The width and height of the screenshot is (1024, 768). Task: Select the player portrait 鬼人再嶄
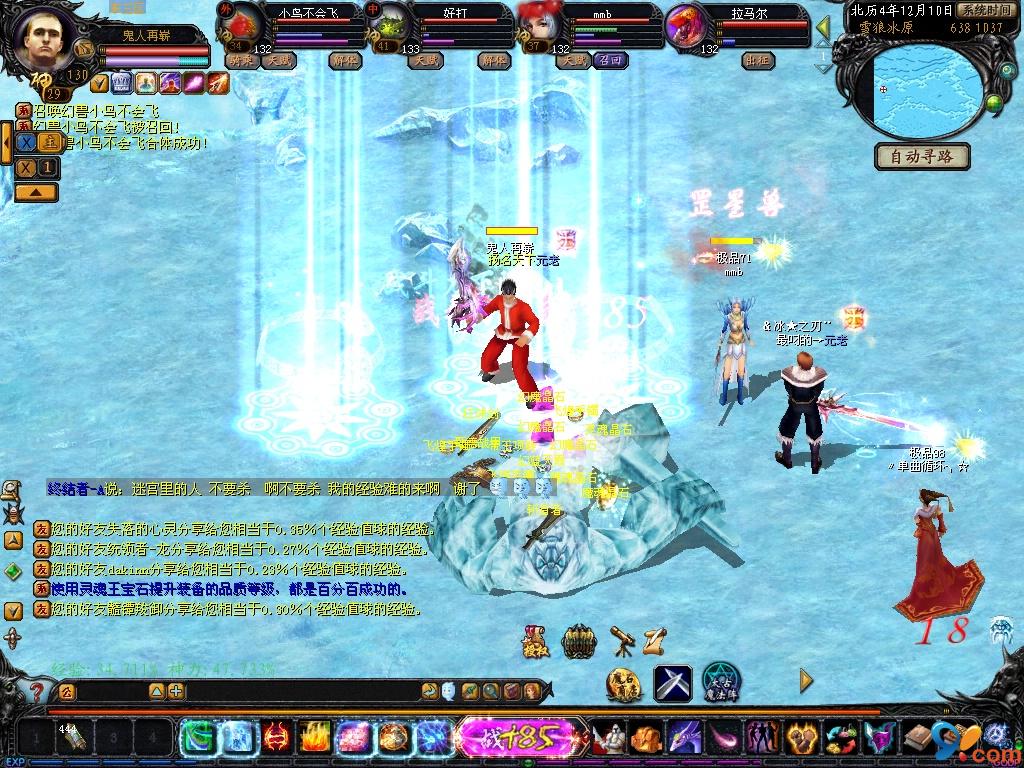(44, 36)
